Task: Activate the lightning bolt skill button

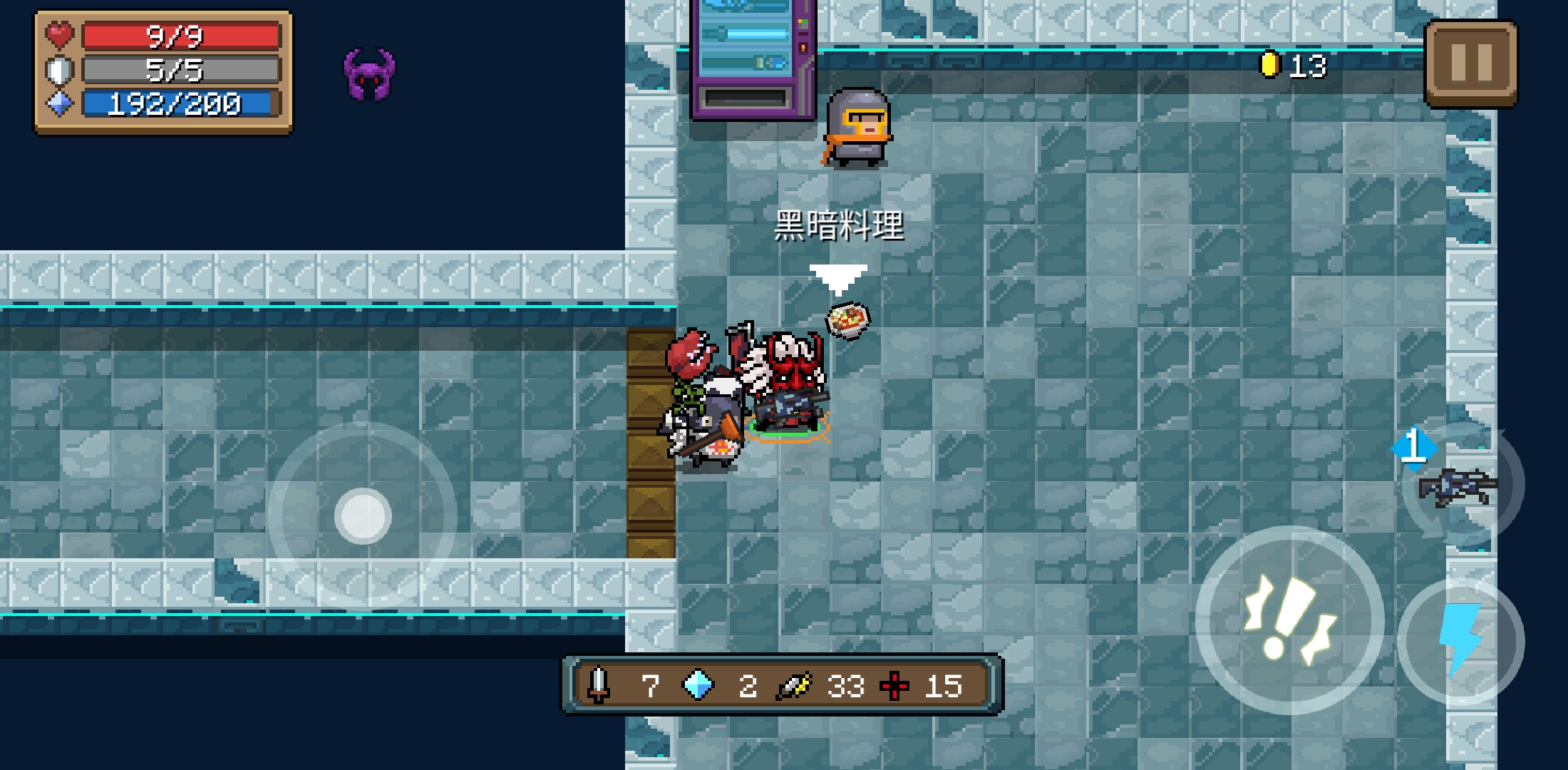Action: click(1460, 640)
